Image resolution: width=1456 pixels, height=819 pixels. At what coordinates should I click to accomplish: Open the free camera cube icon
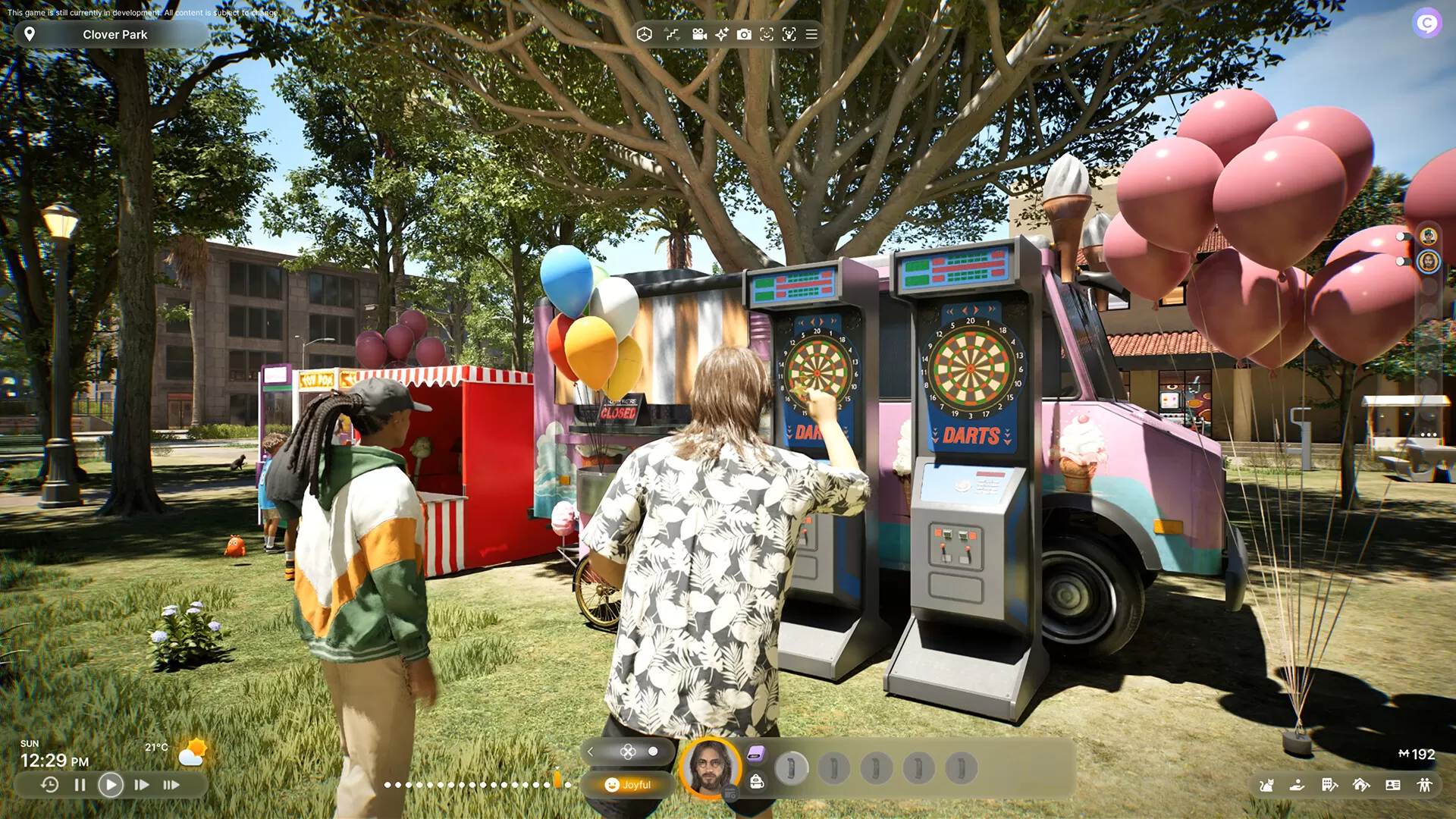pyautogui.click(x=645, y=34)
